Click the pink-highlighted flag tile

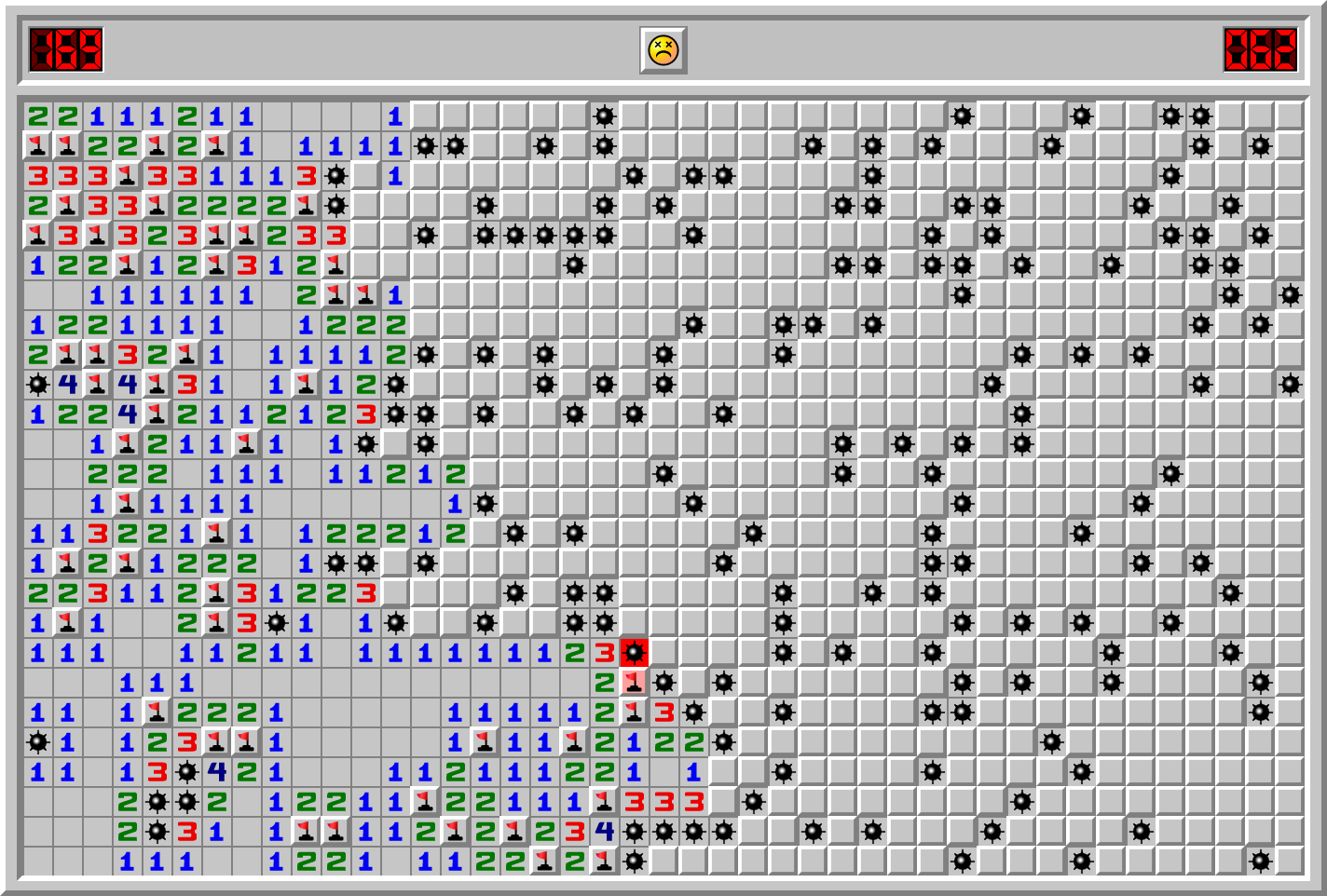click(x=635, y=683)
